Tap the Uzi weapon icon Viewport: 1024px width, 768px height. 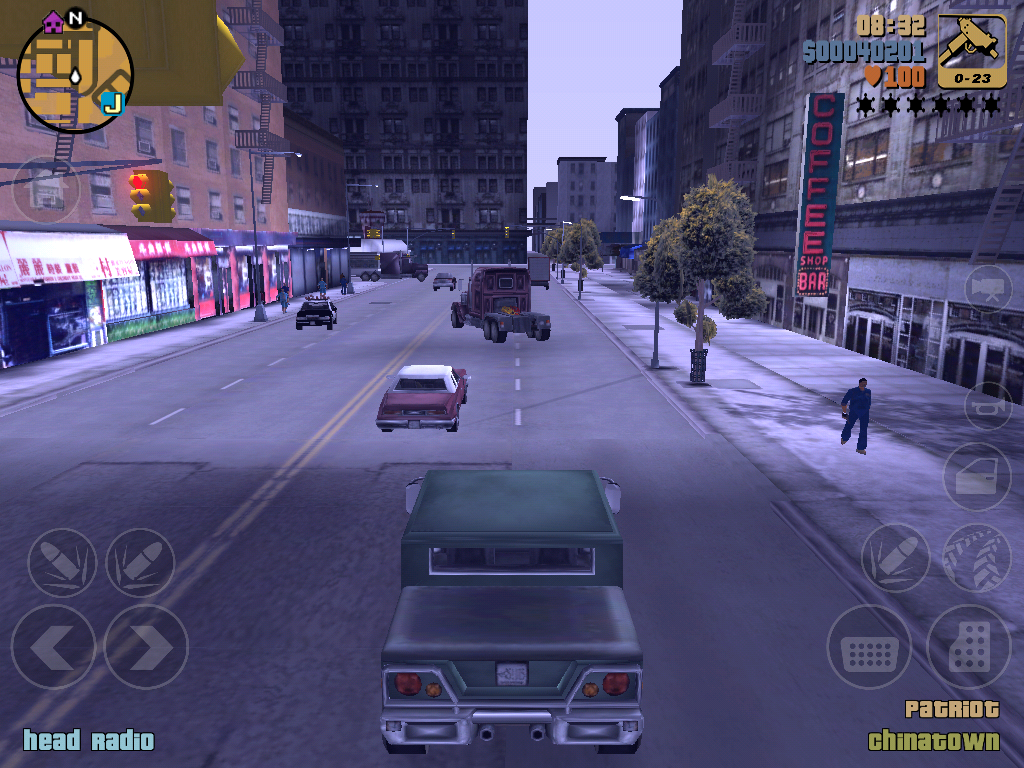point(972,50)
